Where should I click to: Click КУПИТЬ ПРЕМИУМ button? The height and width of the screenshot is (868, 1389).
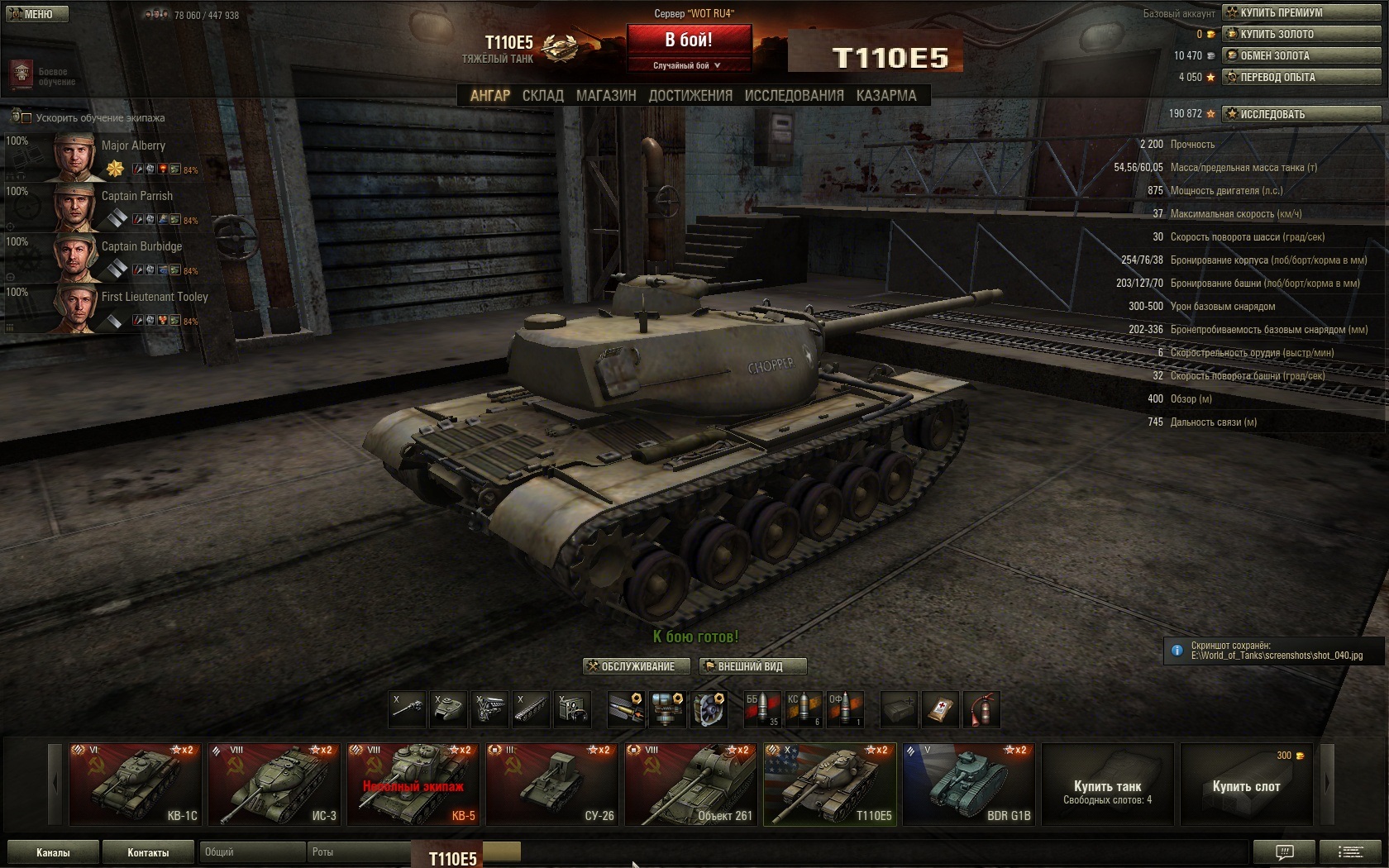click(x=1301, y=12)
